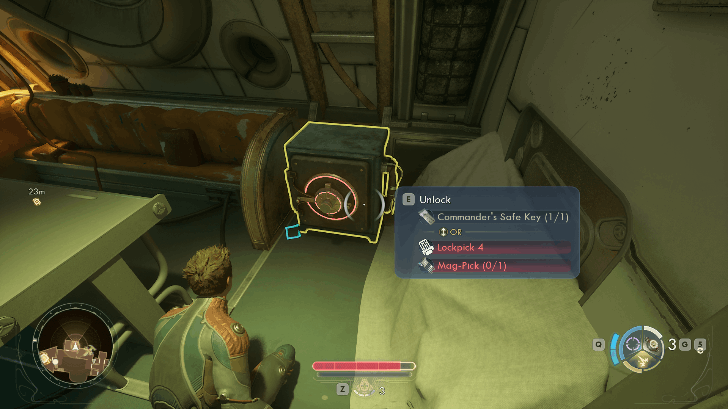Click the circular minimap
The width and height of the screenshot is (728, 409).
(x=72, y=344)
